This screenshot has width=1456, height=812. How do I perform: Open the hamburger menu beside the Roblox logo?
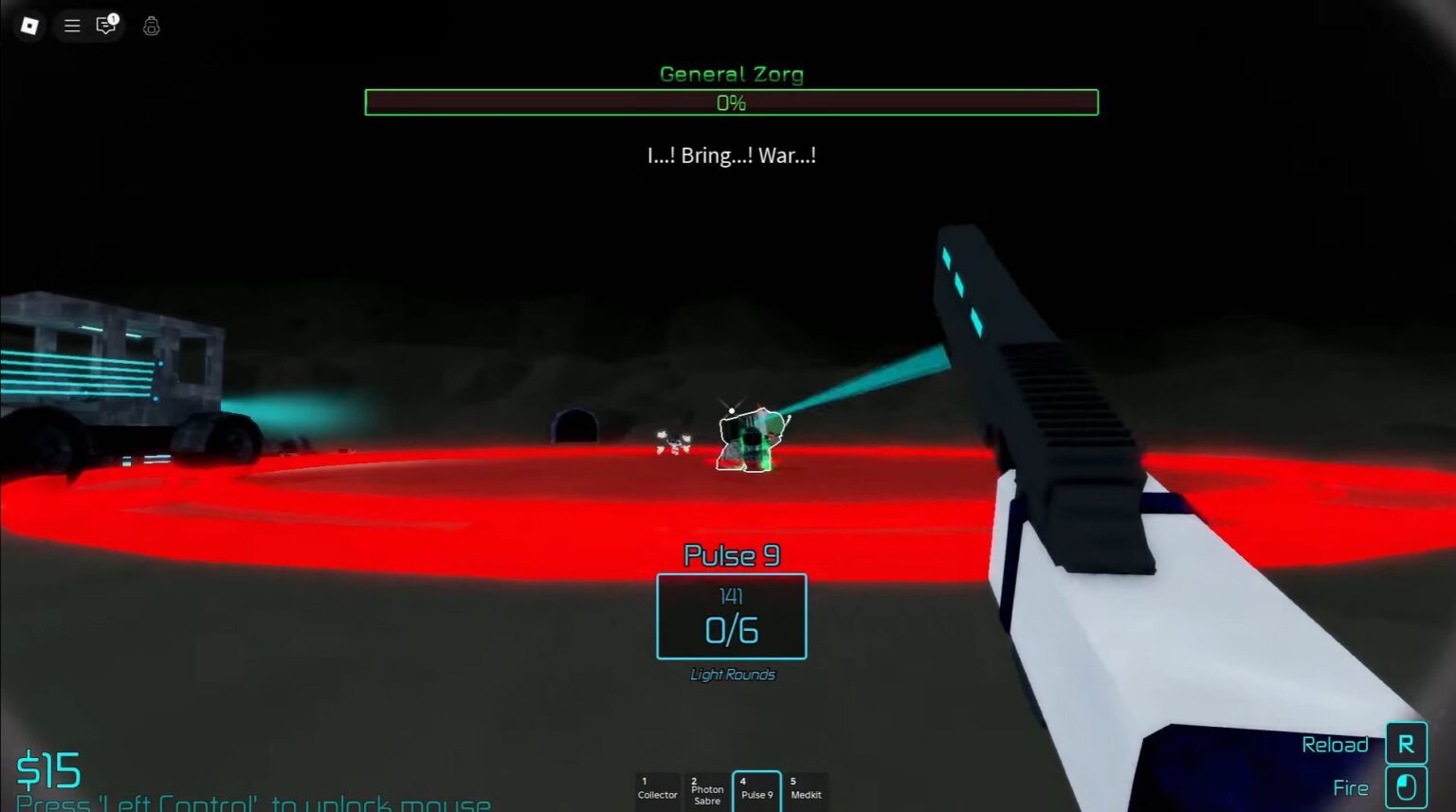(x=71, y=26)
